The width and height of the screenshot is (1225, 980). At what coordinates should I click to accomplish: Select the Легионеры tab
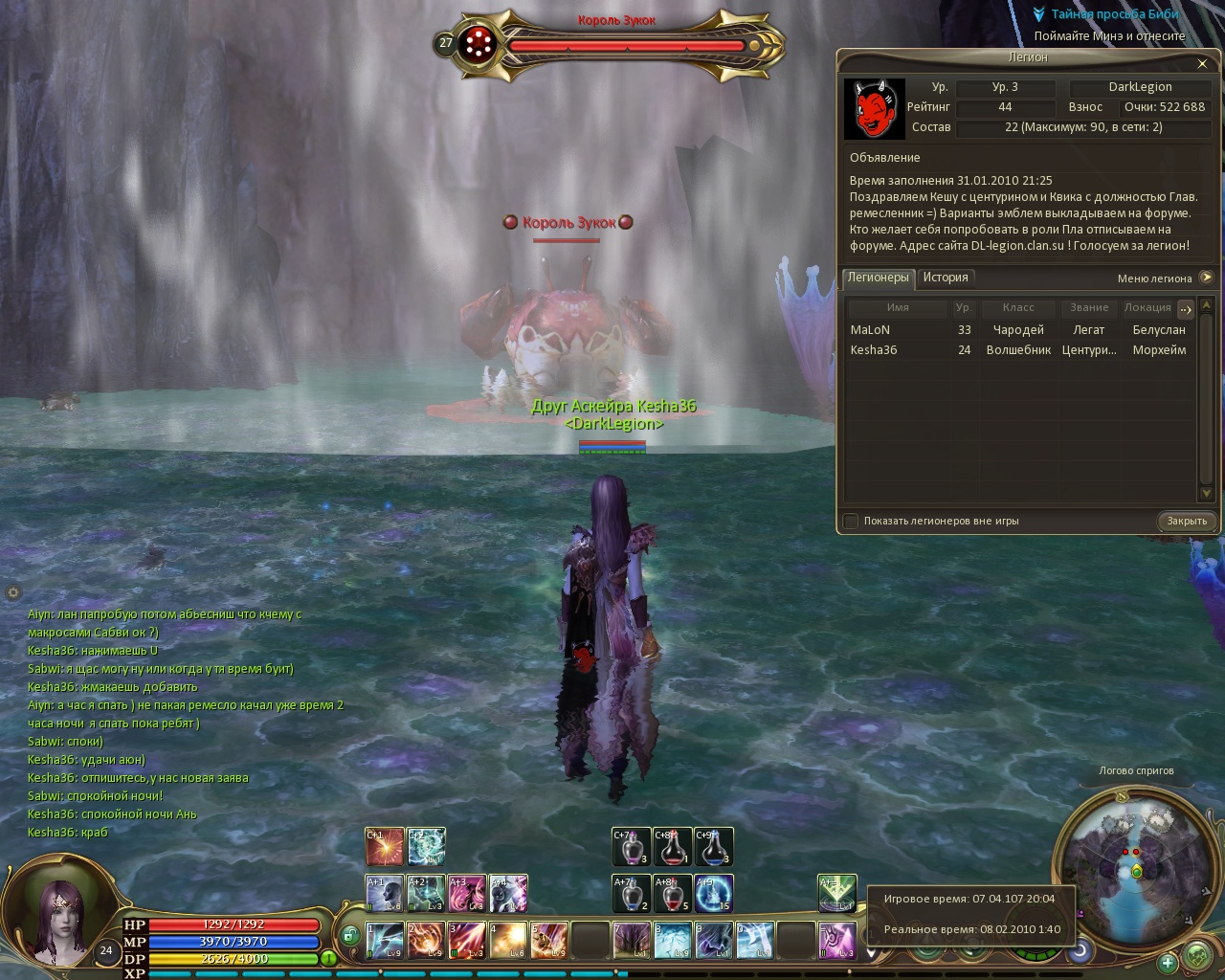click(878, 278)
